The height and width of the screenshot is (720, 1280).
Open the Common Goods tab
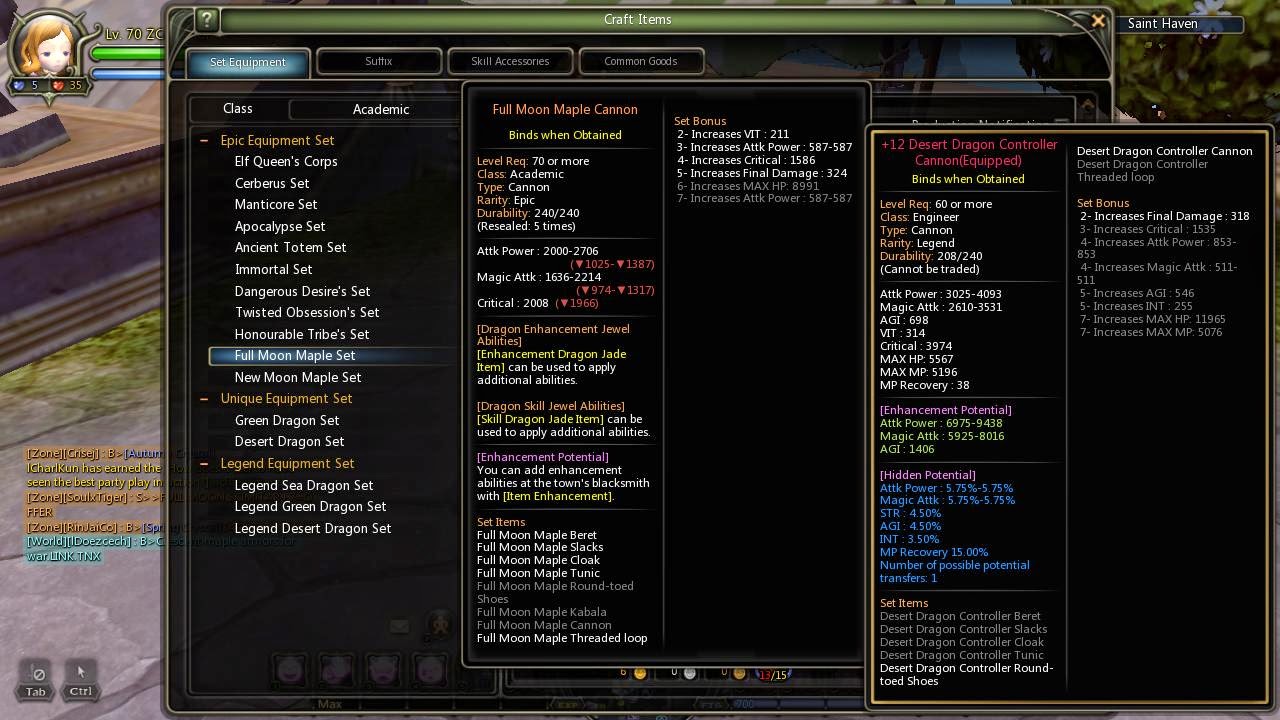pos(641,61)
